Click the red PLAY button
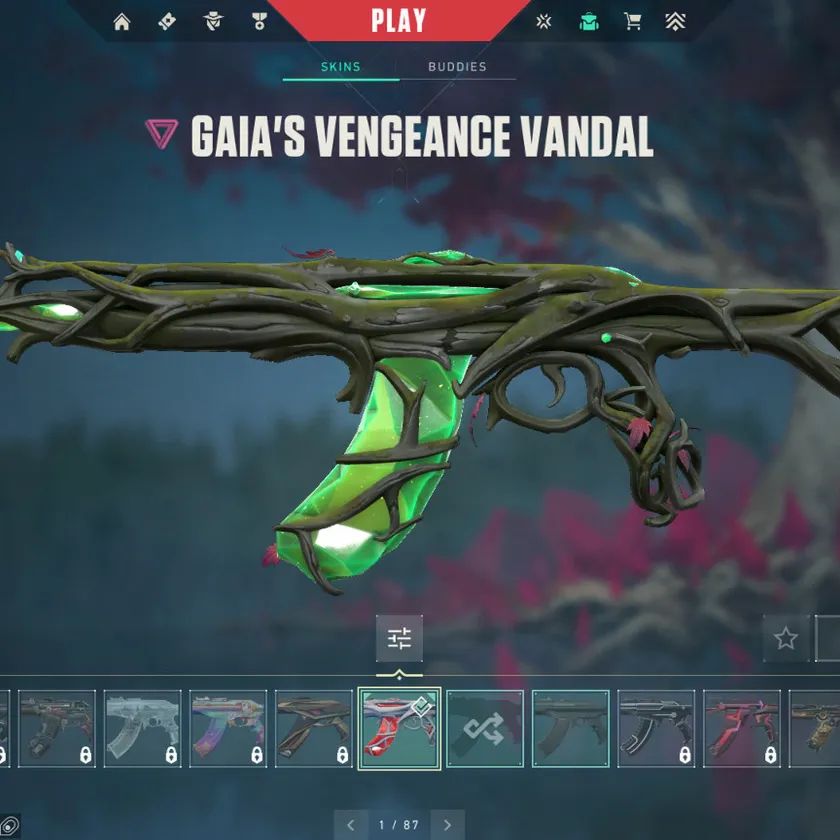The height and width of the screenshot is (840, 840). (x=398, y=20)
